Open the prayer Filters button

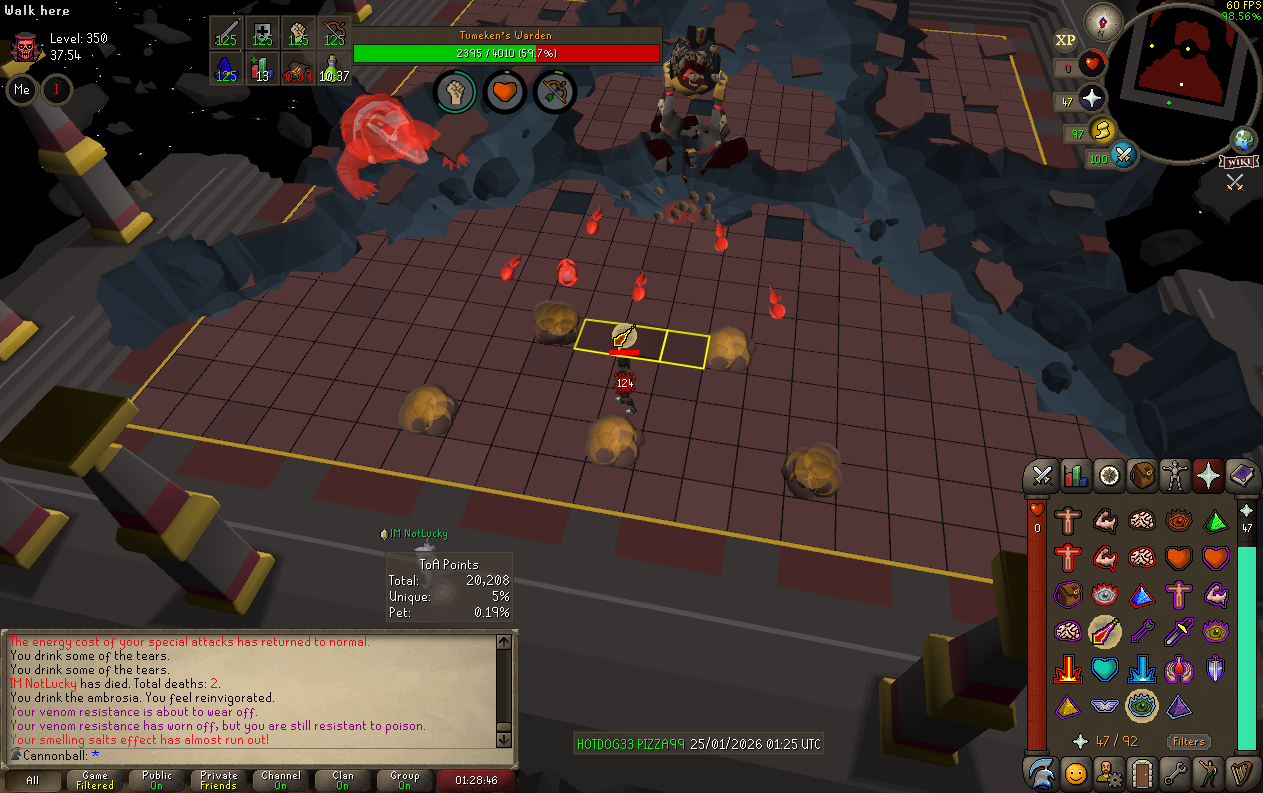click(x=1189, y=742)
